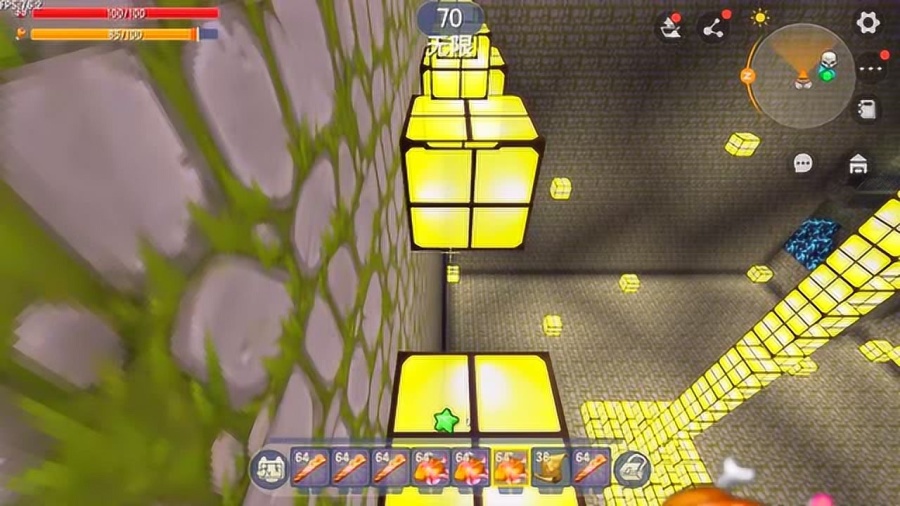The height and width of the screenshot is (506, 900).
Task: Open the house-shaped icon
Action: point(857,163)
